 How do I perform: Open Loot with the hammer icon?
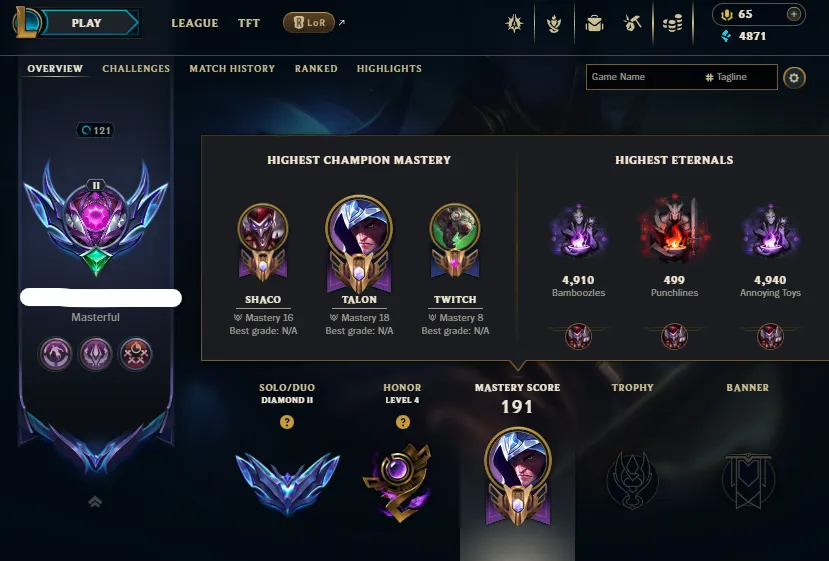pos(631,22)
